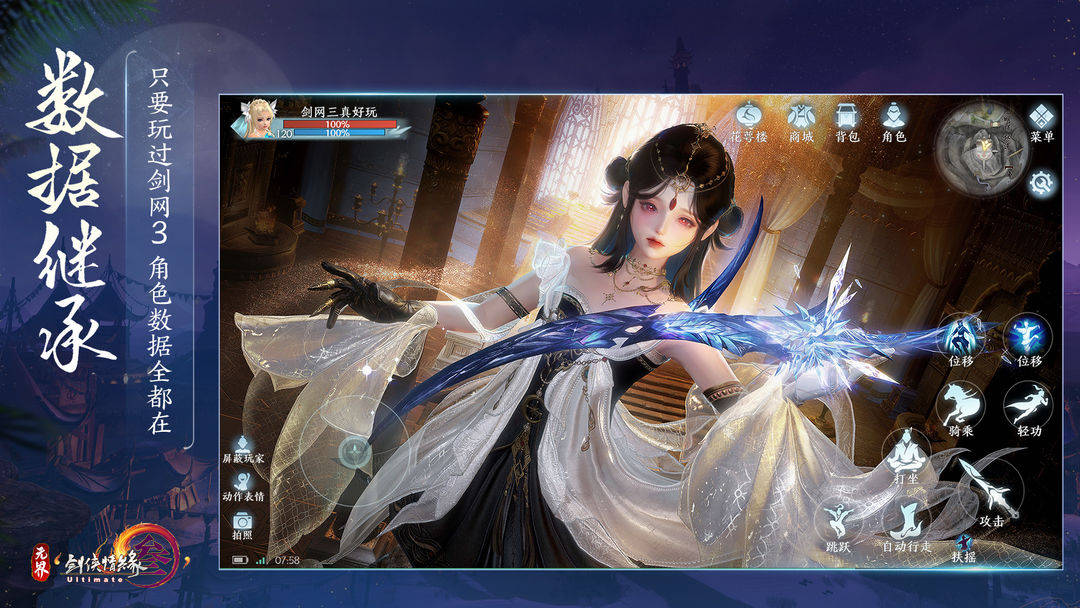
Task: Open the 背包 bag
Action: click(847, 117)
